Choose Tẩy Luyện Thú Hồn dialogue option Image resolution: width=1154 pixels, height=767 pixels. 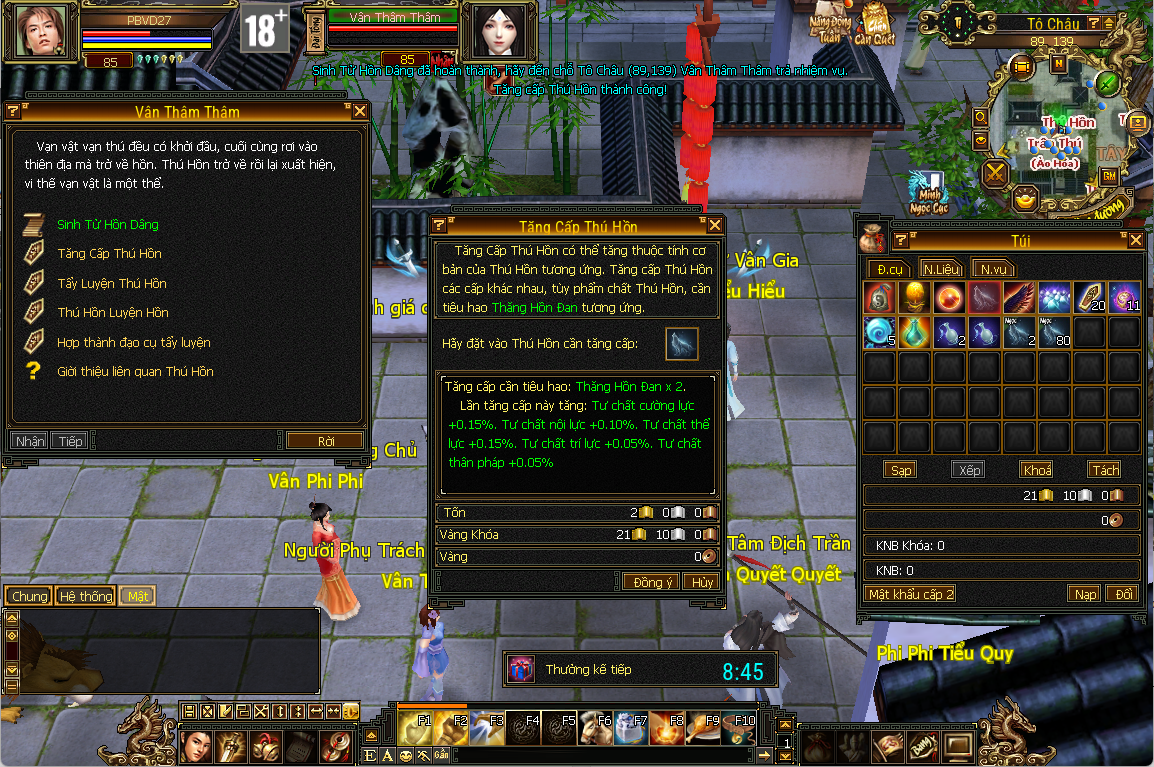click(111, 283)
